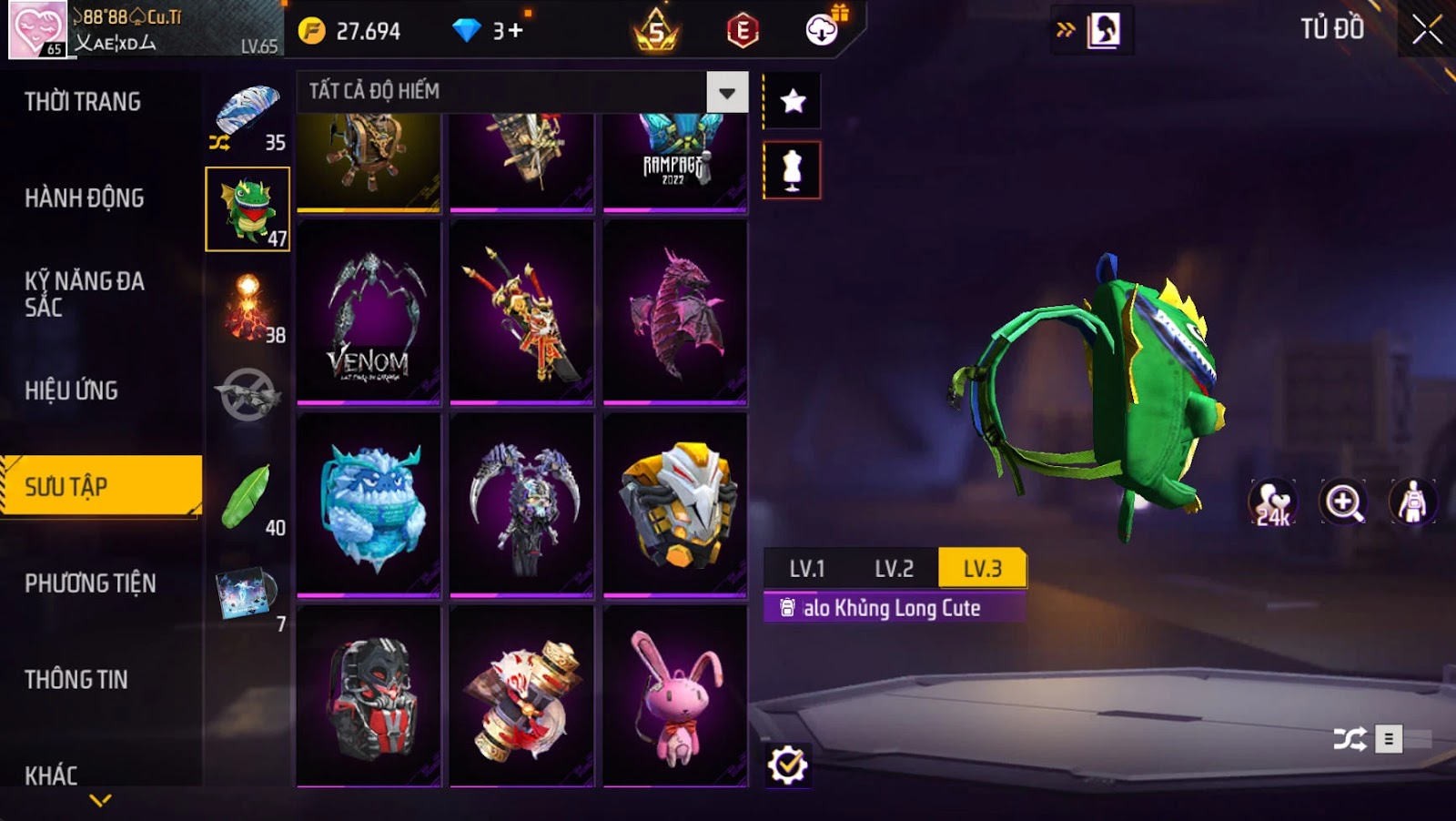Open the Tất Cả Độ Hiếm dropdown

(x=726, y=92)
